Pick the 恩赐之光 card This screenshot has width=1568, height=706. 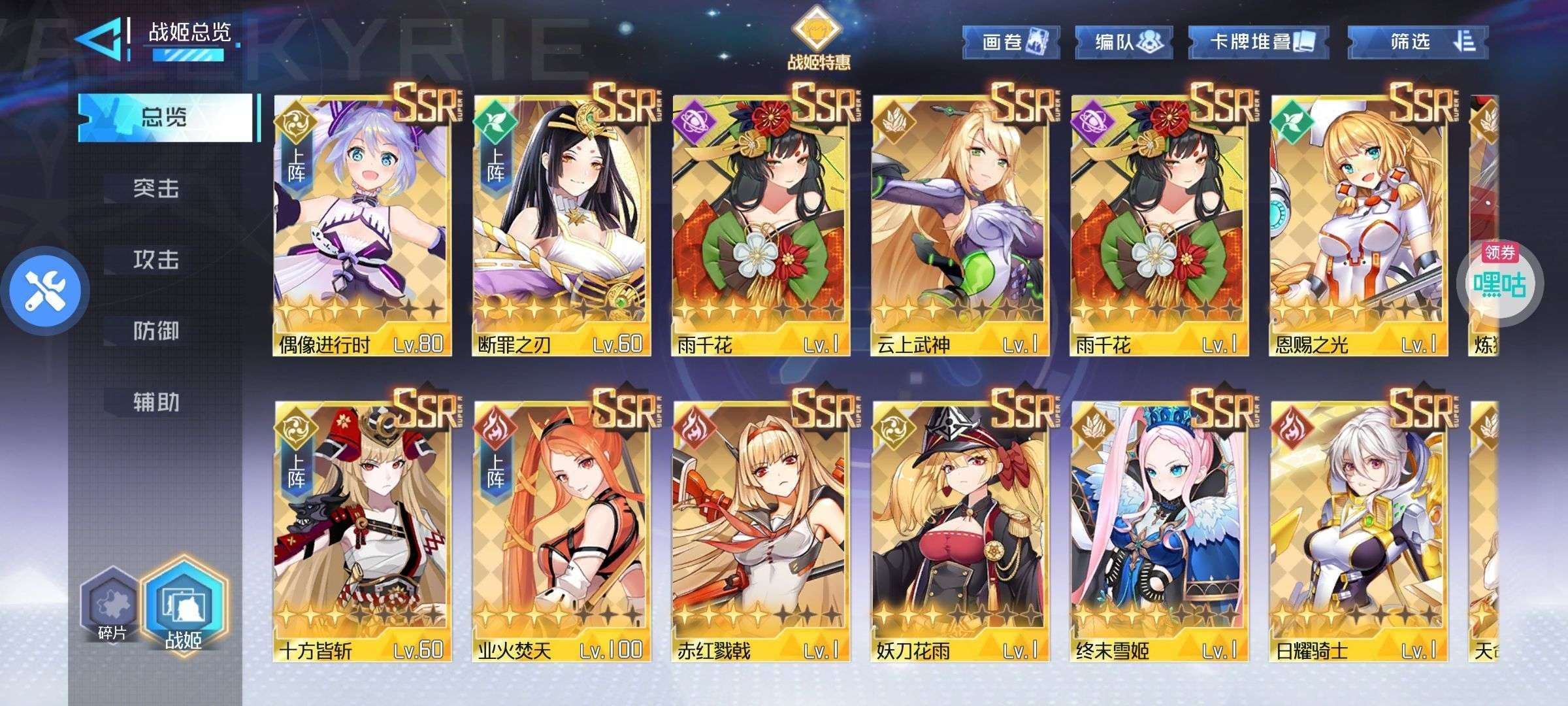1358,226
